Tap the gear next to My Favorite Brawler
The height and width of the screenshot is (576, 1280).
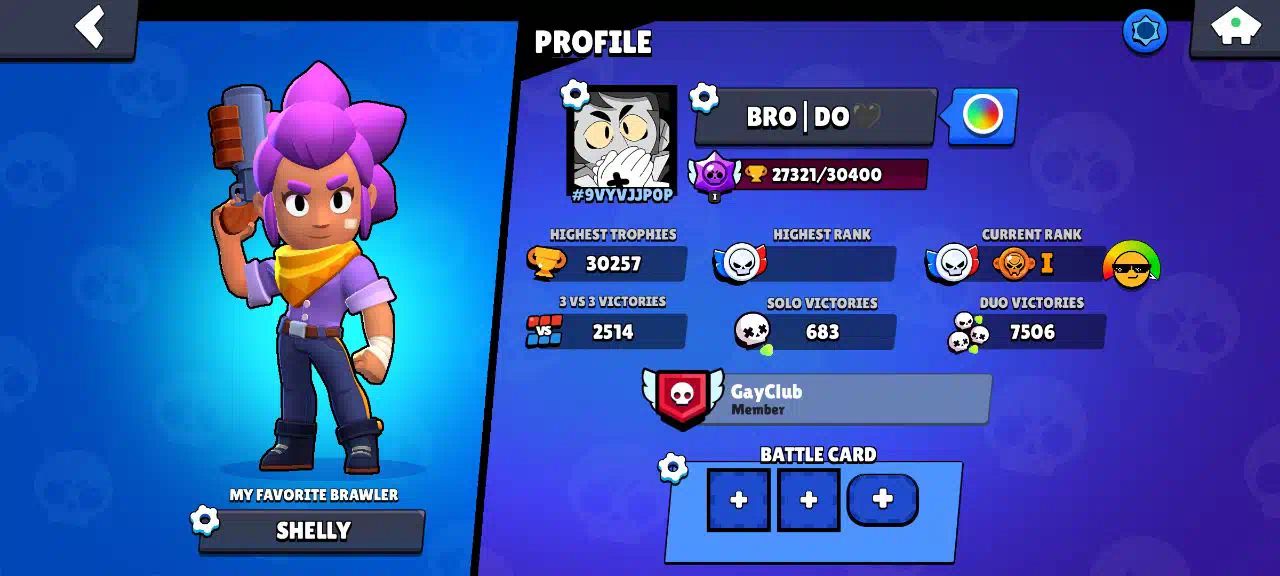pyautogui.click(x=204, y=520)
